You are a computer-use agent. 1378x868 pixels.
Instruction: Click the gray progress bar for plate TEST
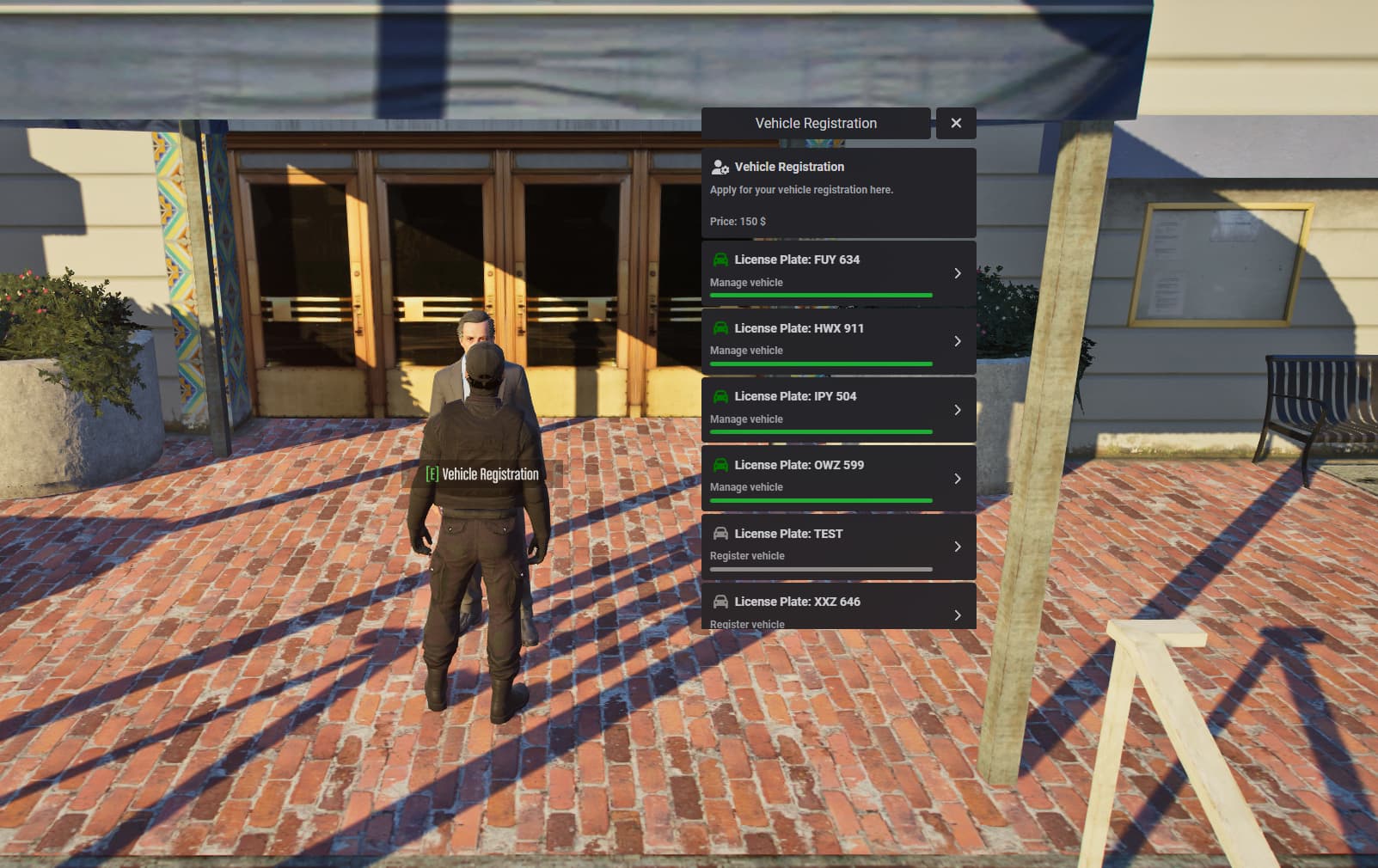coord(820,569)
